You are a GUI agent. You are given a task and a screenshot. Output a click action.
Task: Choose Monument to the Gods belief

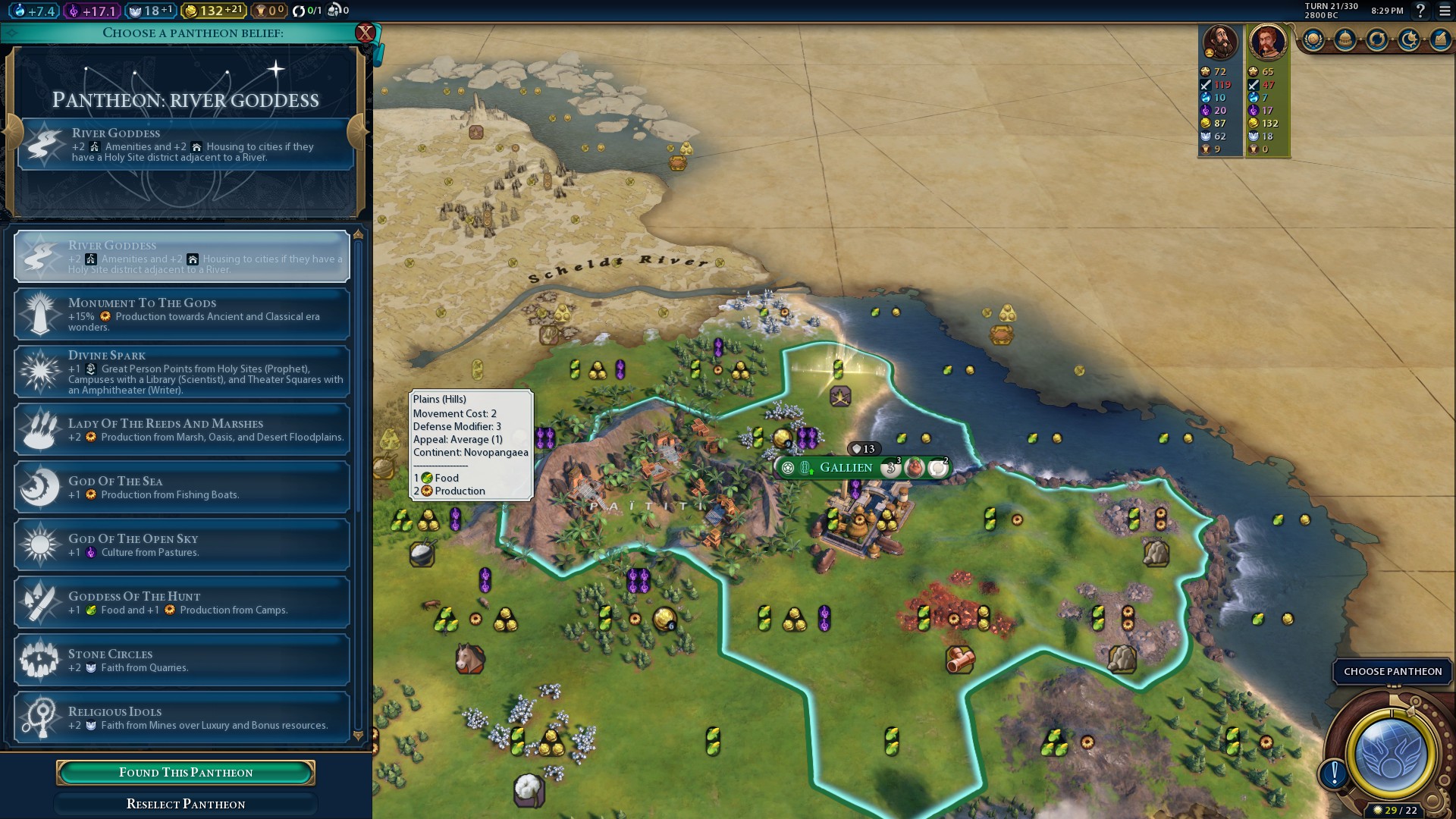coord(182,314)
